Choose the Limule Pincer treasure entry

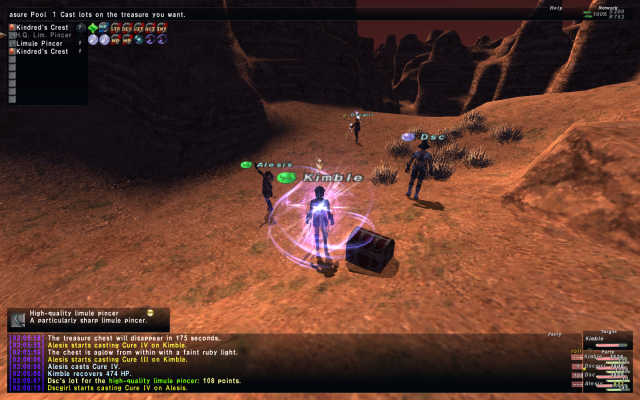[42, 43]
